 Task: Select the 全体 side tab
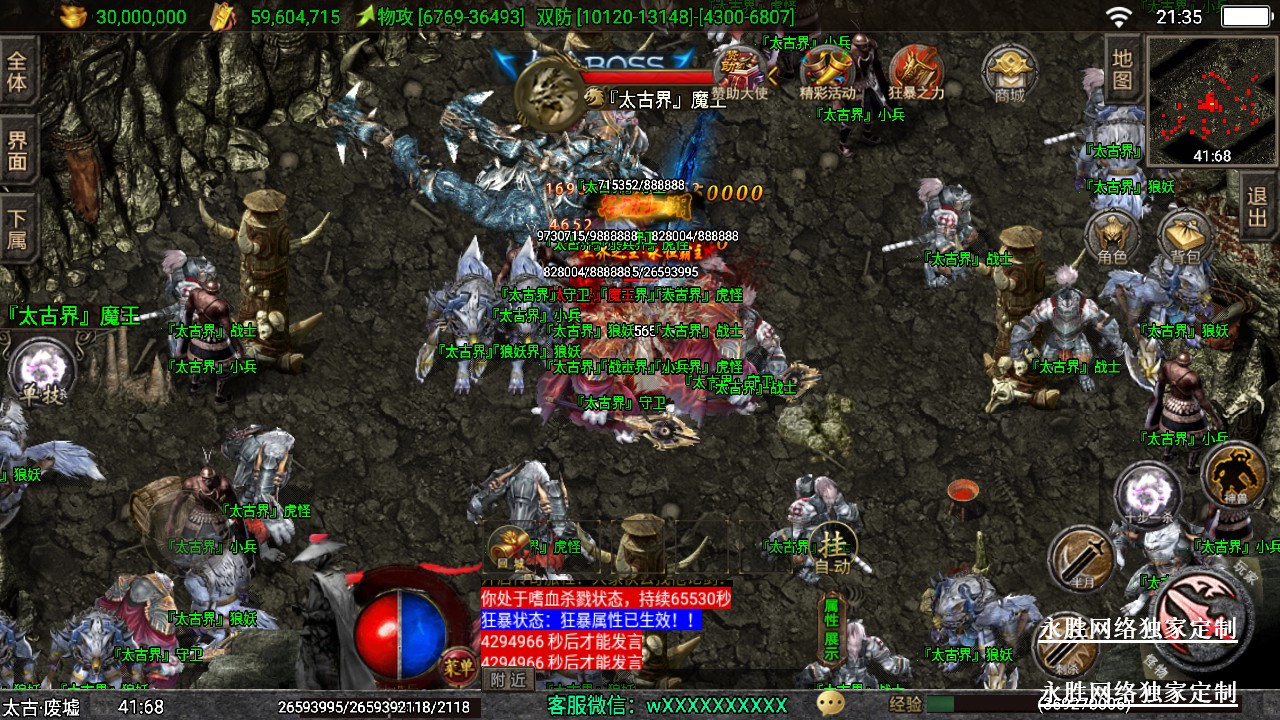pyautogui.click(x=18, y=70)
